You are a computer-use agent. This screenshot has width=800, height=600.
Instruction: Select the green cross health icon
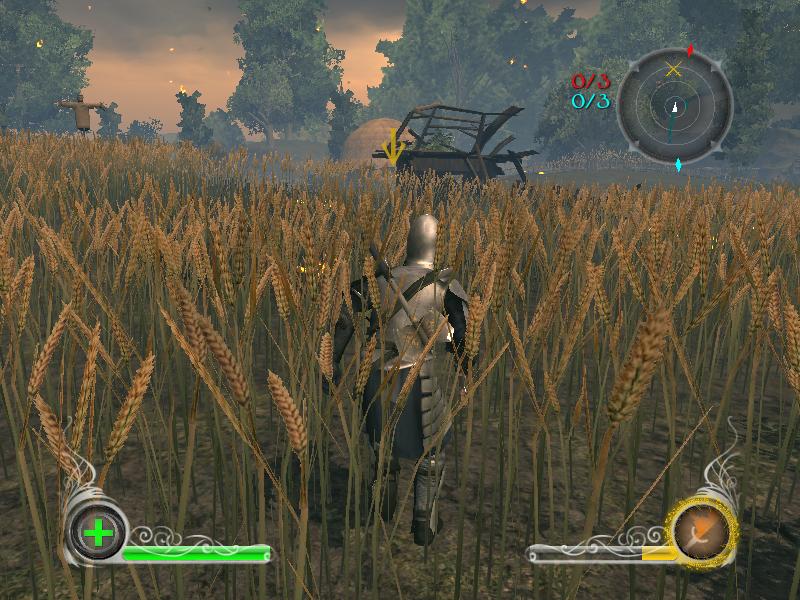(x=98, y=532)
